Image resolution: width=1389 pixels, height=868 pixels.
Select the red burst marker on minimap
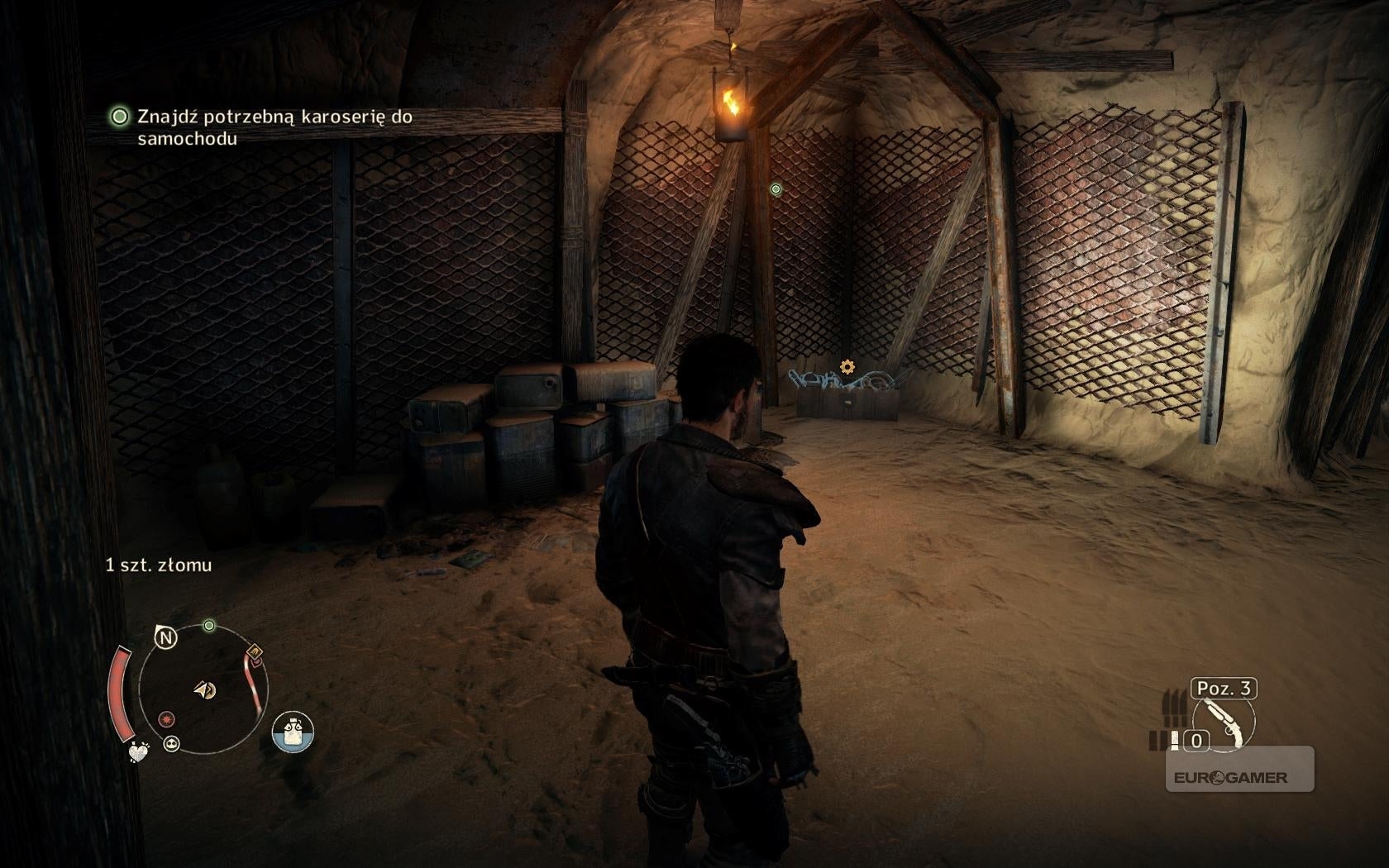(168, 718)
